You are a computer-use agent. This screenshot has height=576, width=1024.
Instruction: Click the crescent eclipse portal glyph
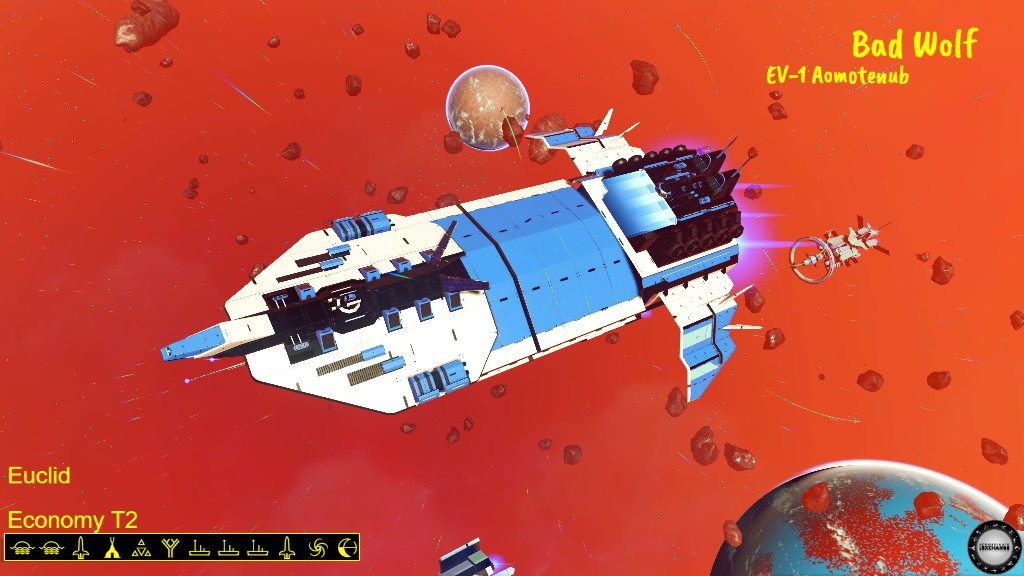347,547
